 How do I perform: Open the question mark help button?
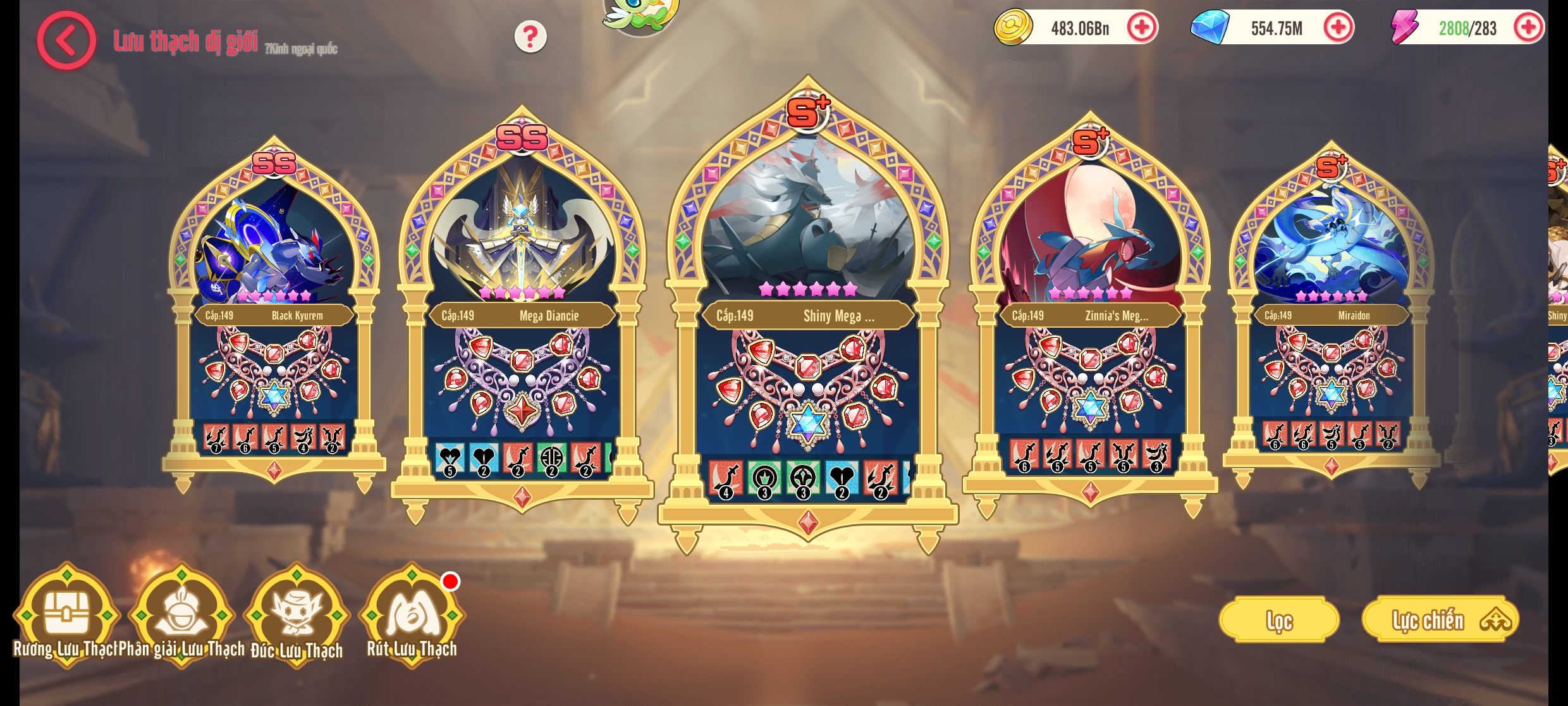click(530, 37)
